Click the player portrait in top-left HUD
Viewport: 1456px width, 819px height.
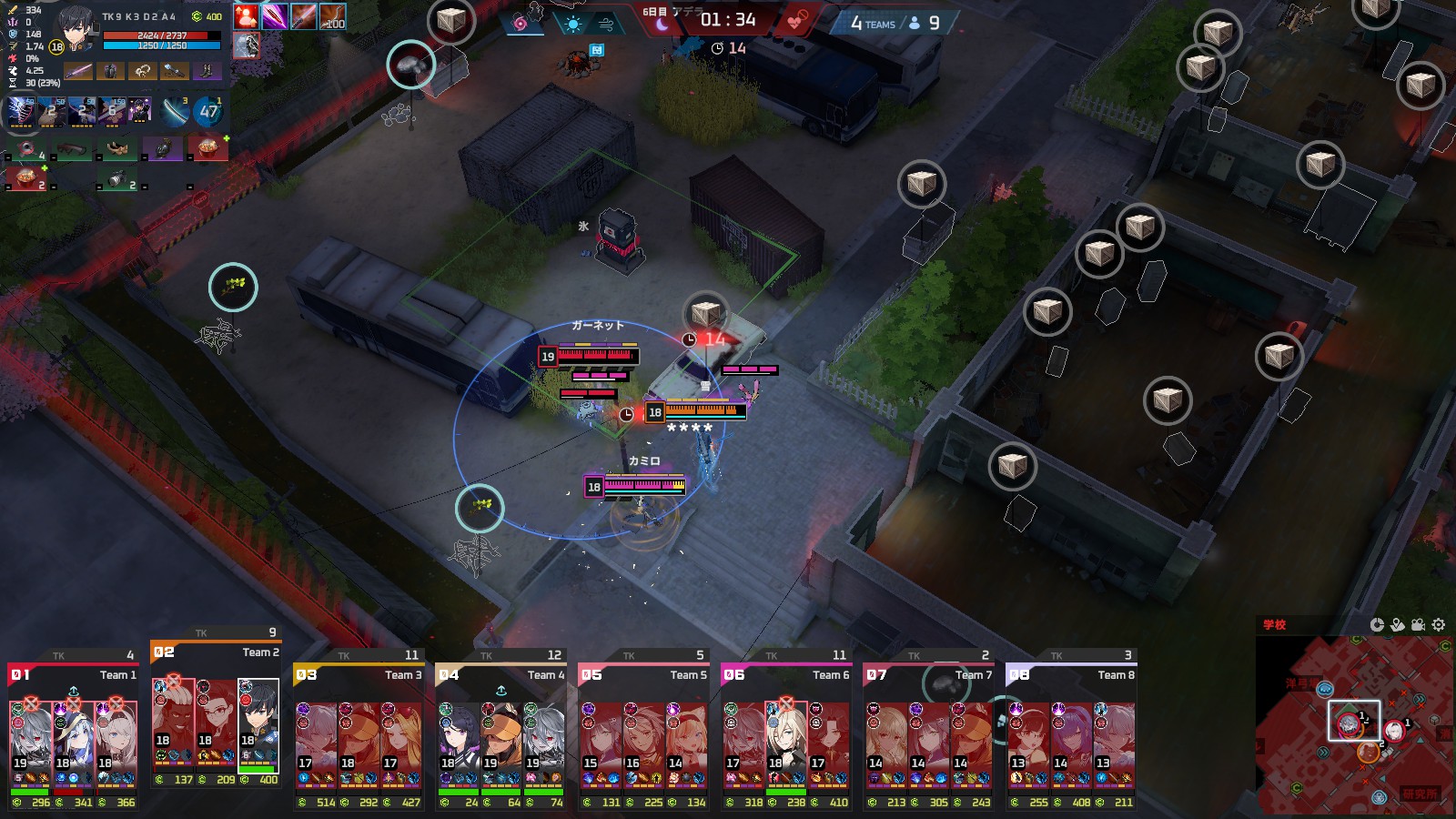click(77, 30)
